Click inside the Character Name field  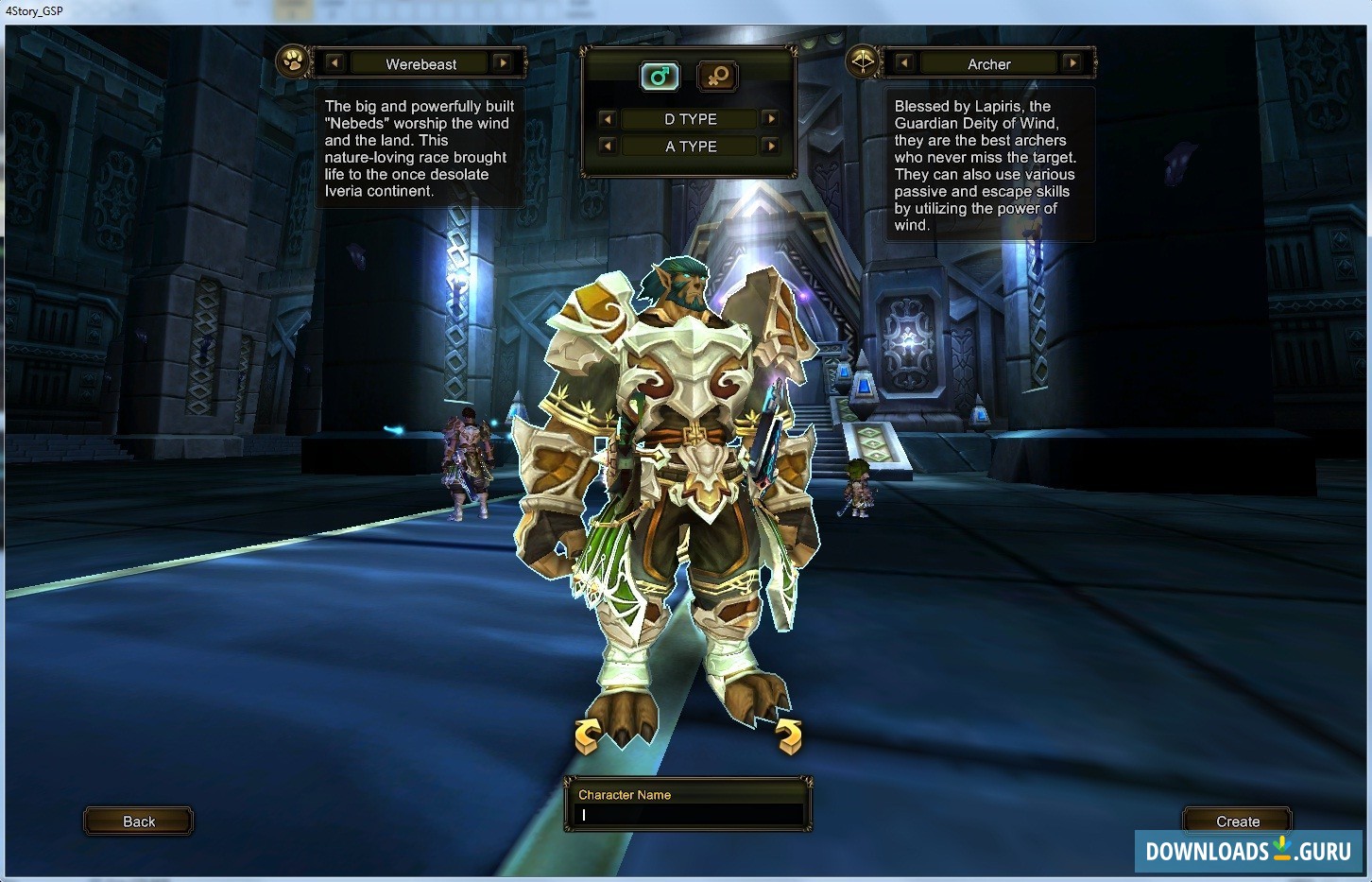point(686,812)
